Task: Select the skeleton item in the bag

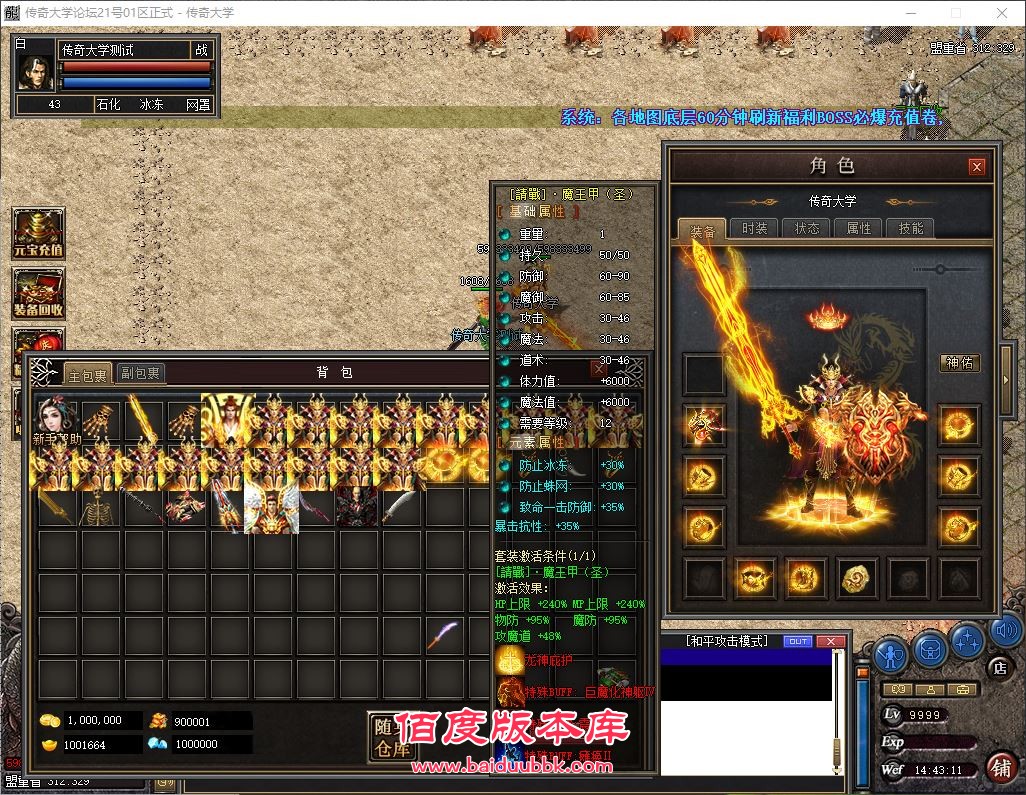Action: click(100, 508)
